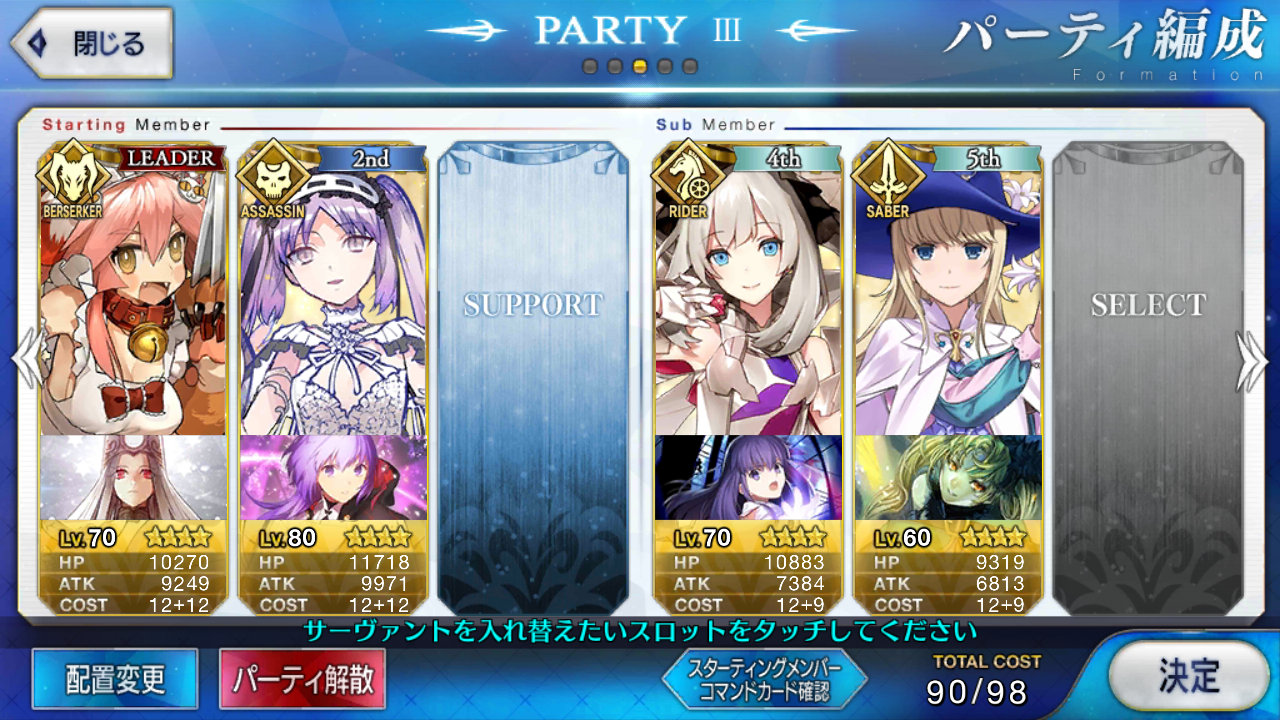The width and height of the screenshot is (1280, 720).
Task: Go to next party with right arrow
Action: pos(1254,360)
